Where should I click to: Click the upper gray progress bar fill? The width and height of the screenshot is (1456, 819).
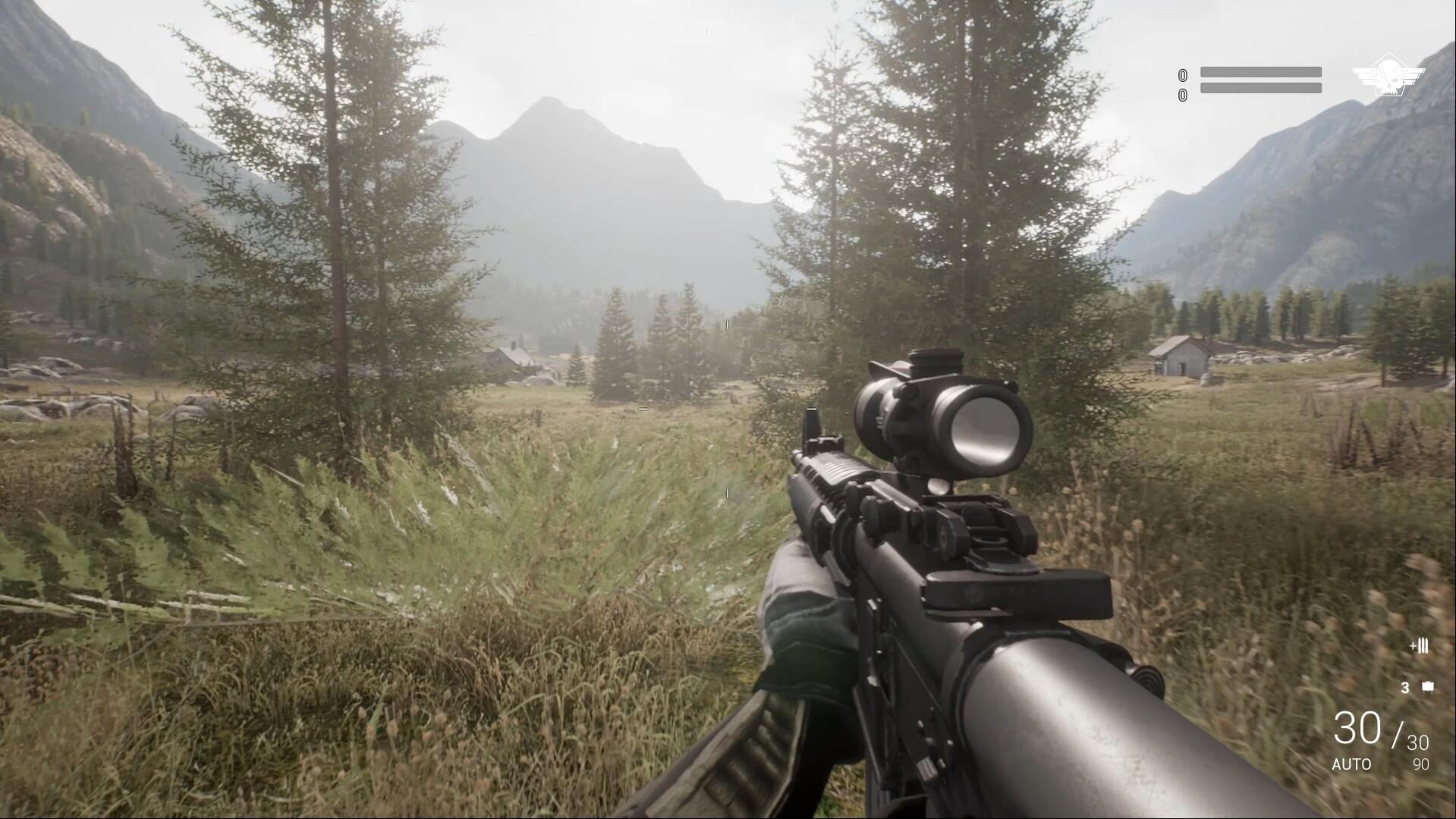[x=1259, y=72]
